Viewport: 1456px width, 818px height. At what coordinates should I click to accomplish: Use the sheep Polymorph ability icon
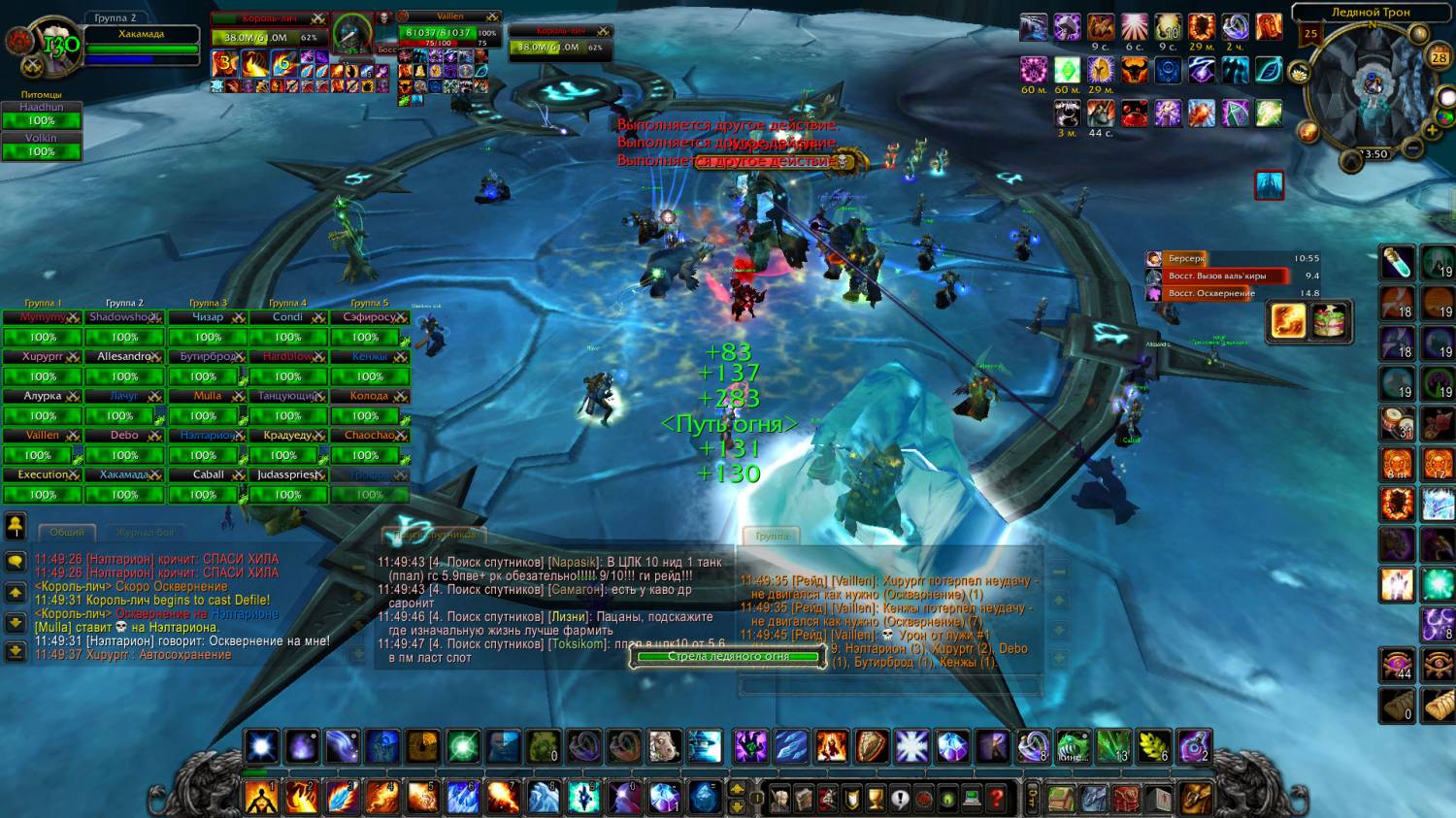coord(664,747)
